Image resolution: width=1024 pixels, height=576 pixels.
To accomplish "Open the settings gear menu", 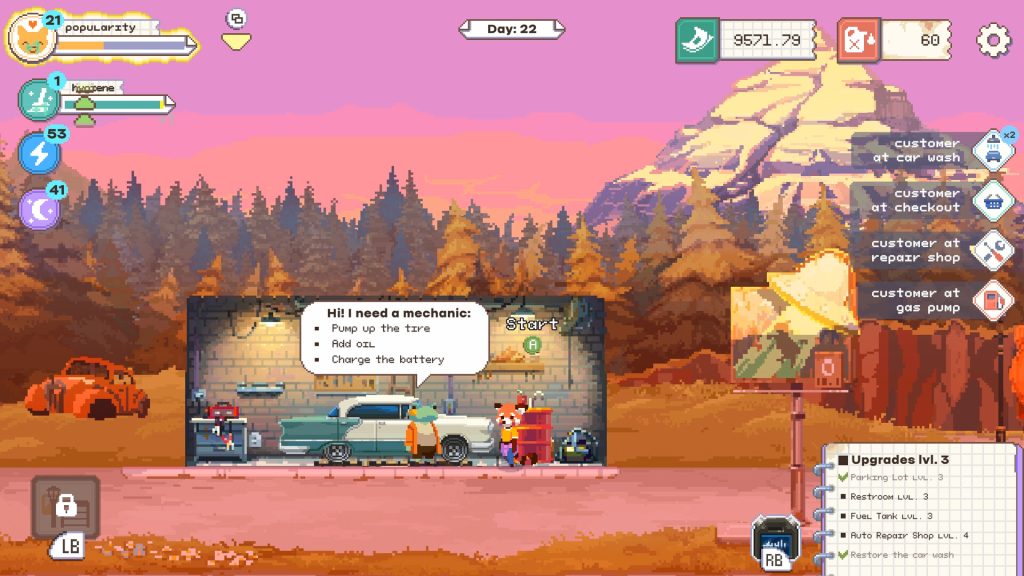I will coord(994,40).
